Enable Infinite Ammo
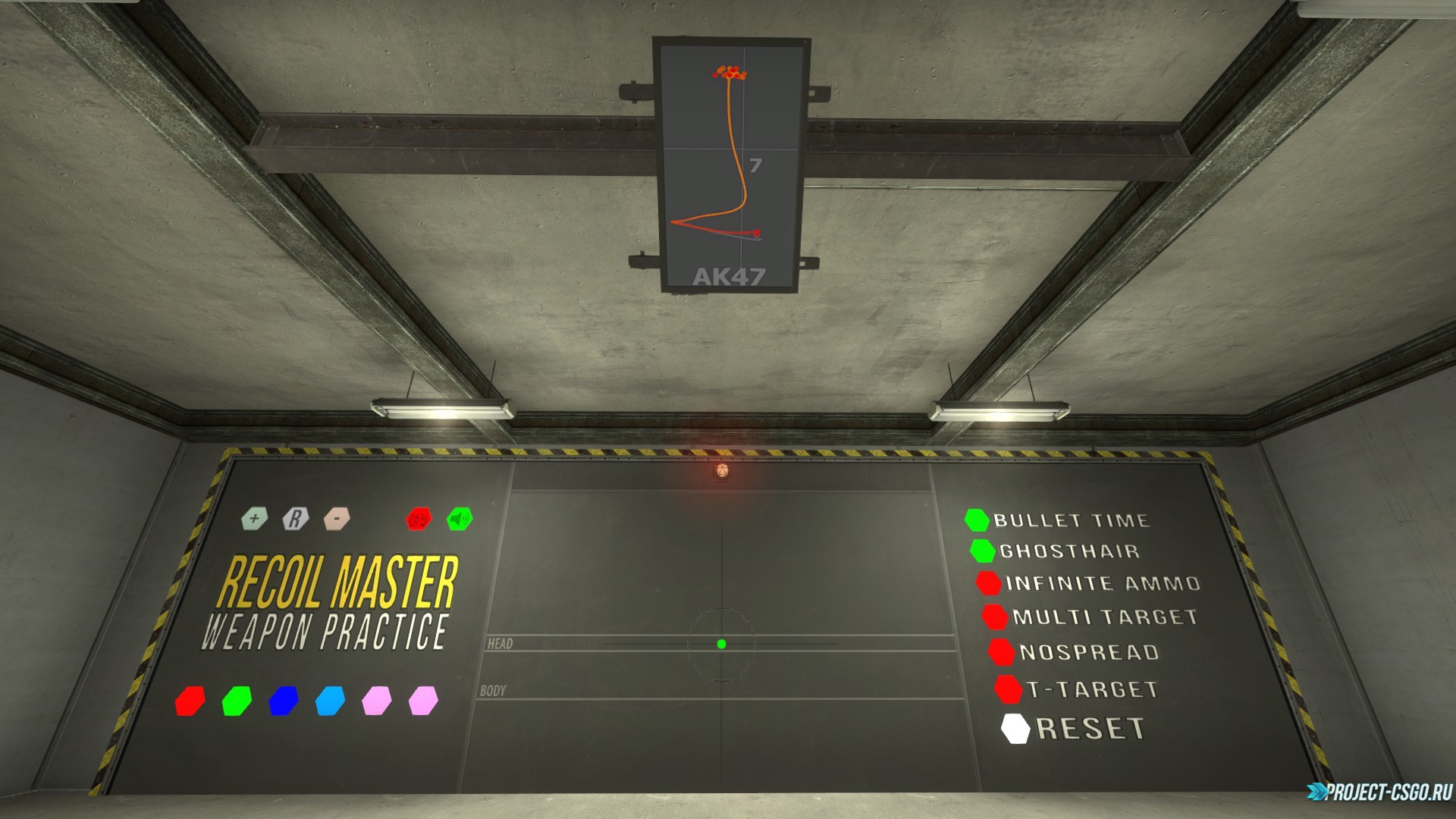Screen dimensions: 1456x819 coord(988,583)
